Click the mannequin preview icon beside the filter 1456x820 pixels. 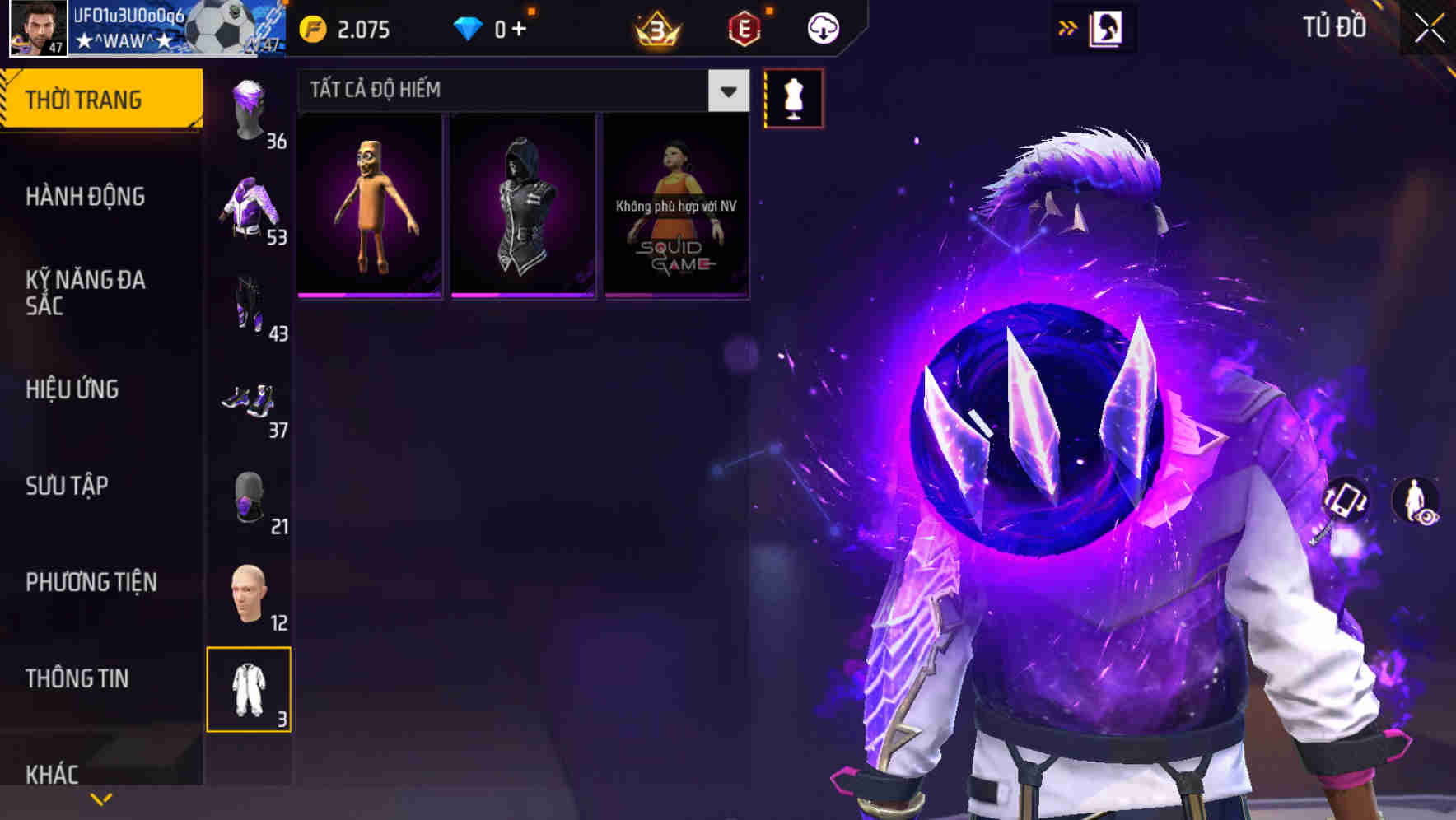pyautogui.click(x=793, y=98)
